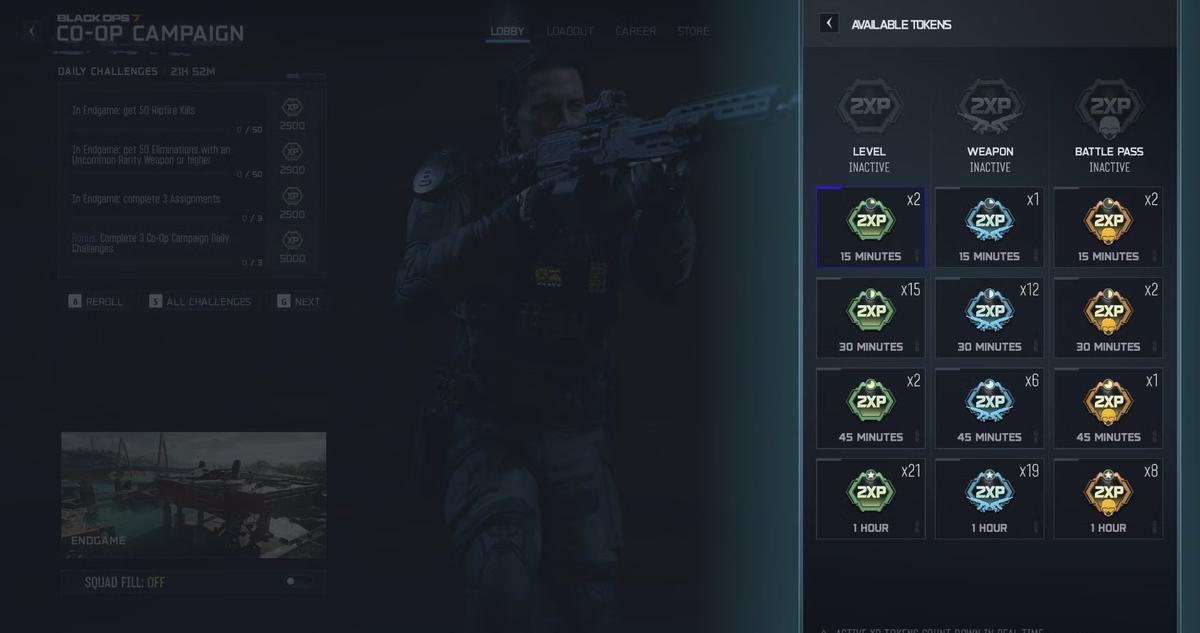Switch to the Loadout tab
This screenshot has height=633, width=1200.
pyautogui.click(x=570, y=31)
